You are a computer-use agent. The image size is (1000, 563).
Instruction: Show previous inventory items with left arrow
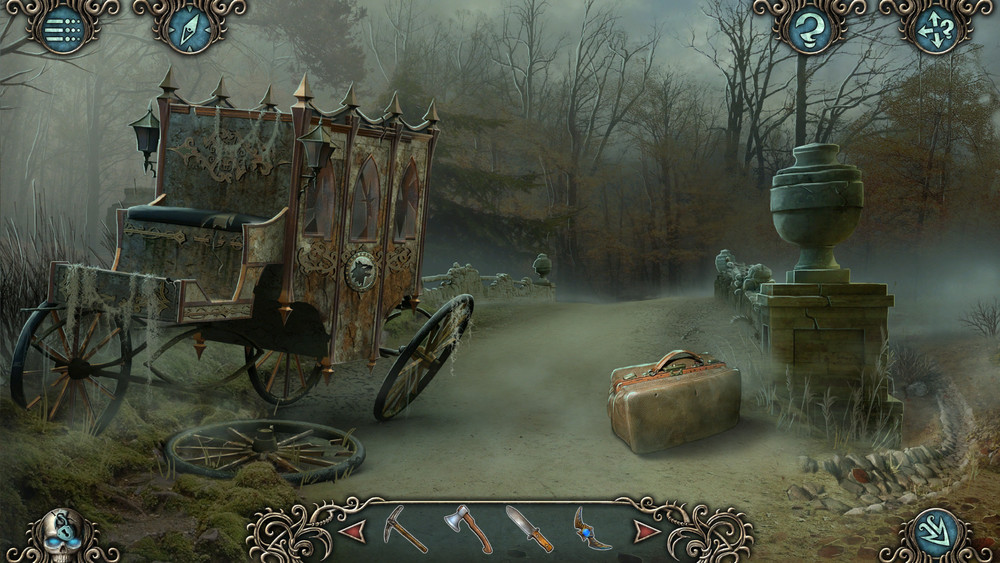(x=352, y=530)
